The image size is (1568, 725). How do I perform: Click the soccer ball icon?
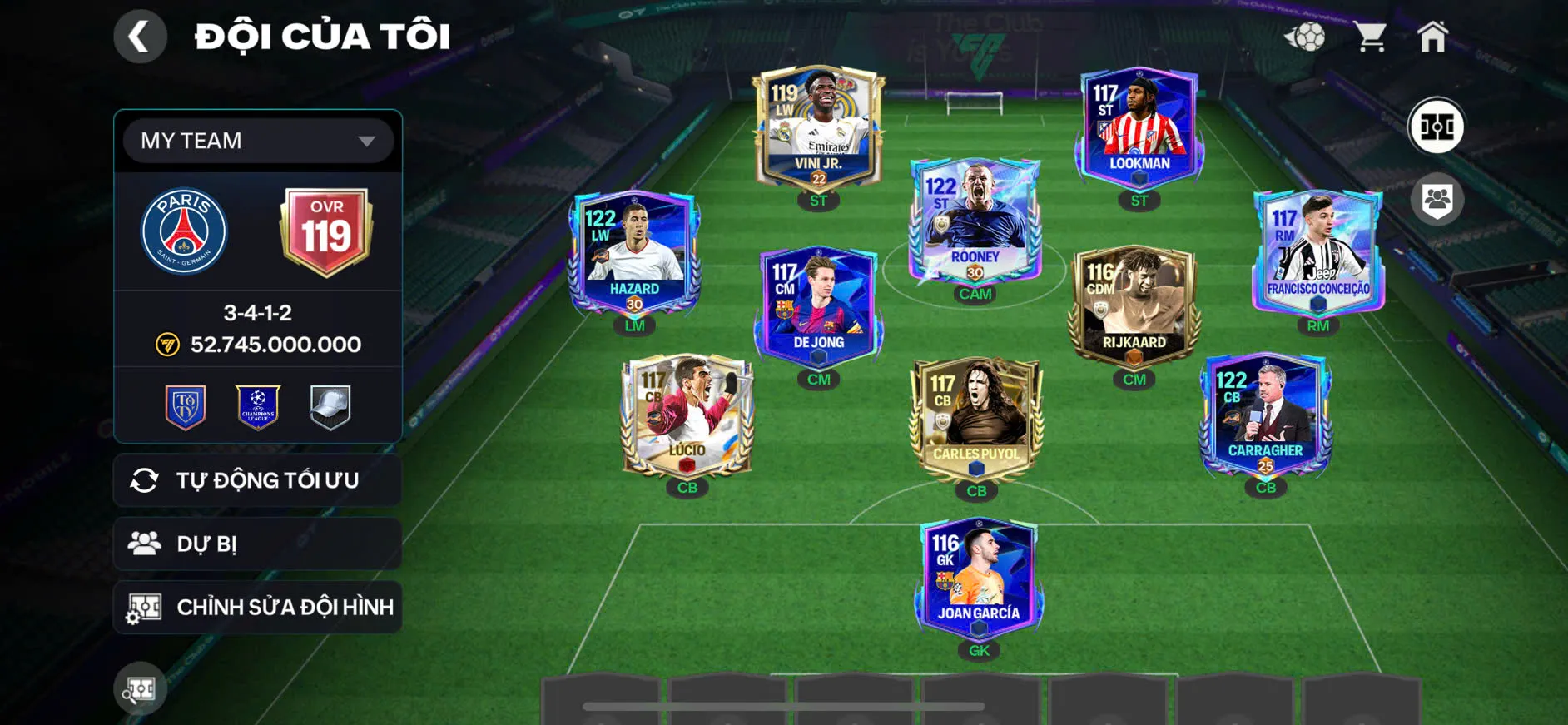[x=1305, y=37]
